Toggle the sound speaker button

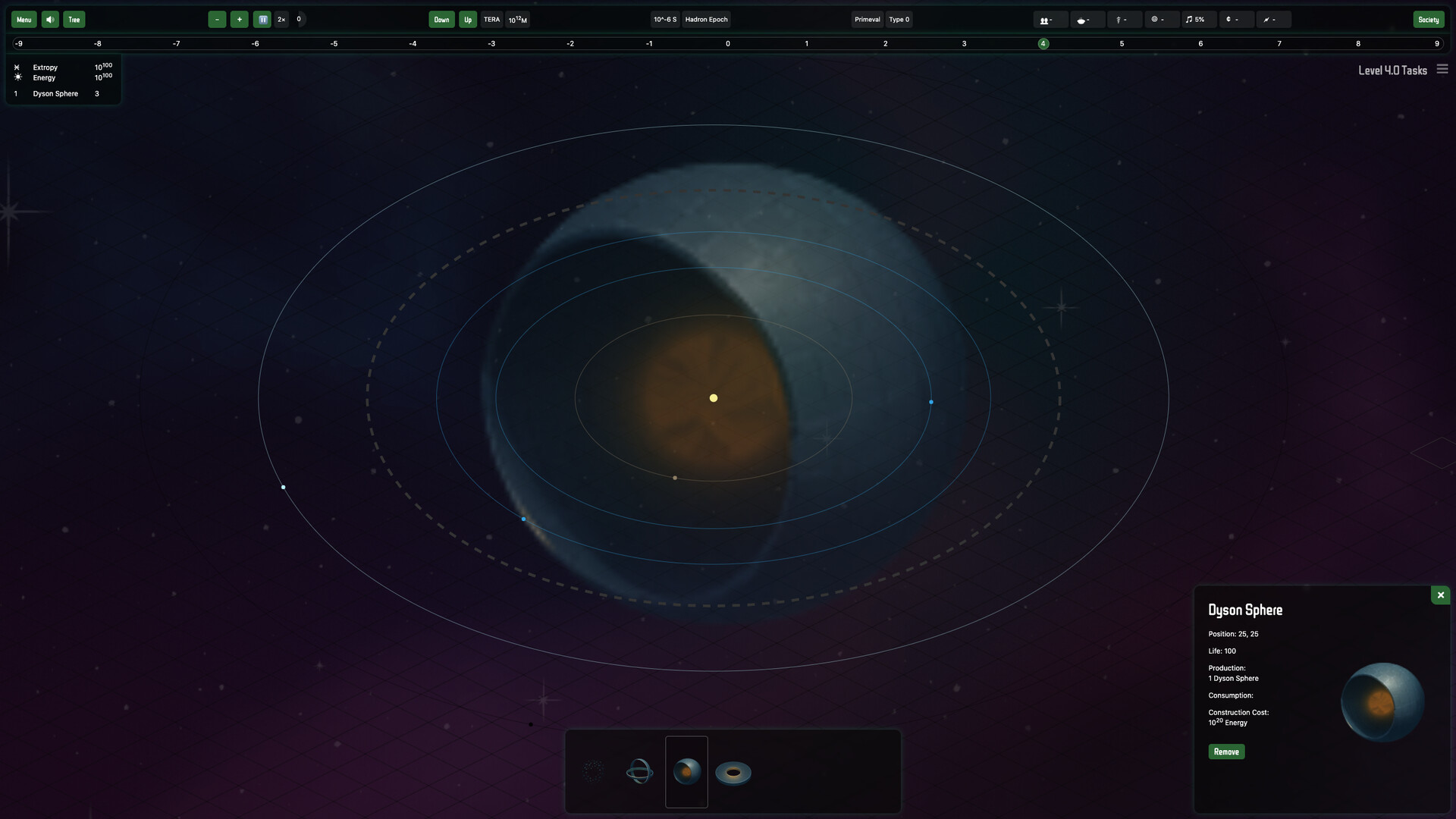(x=50, y=20)
